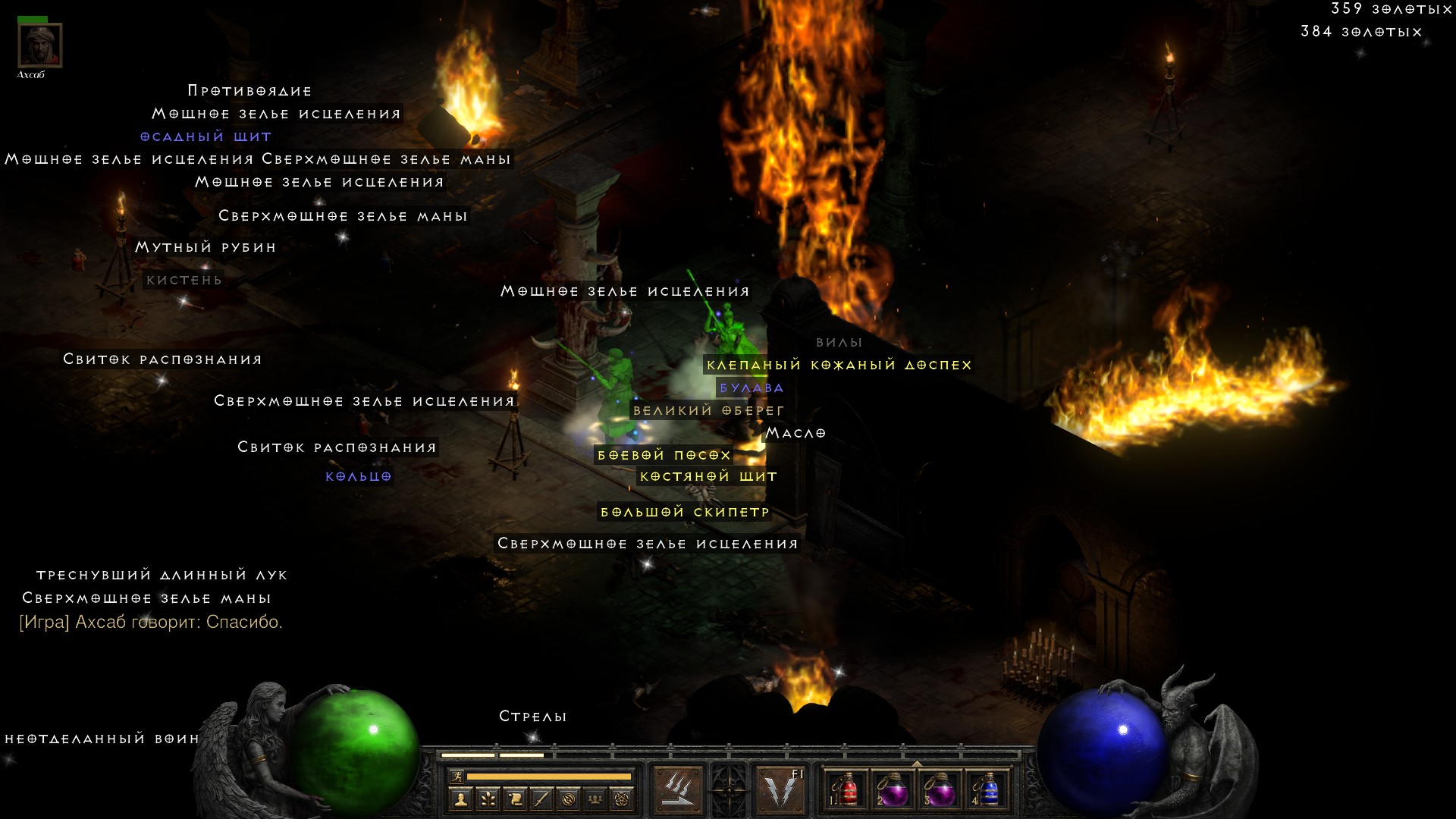Expand the potion belt with the arrow

[x=917, y=763]
